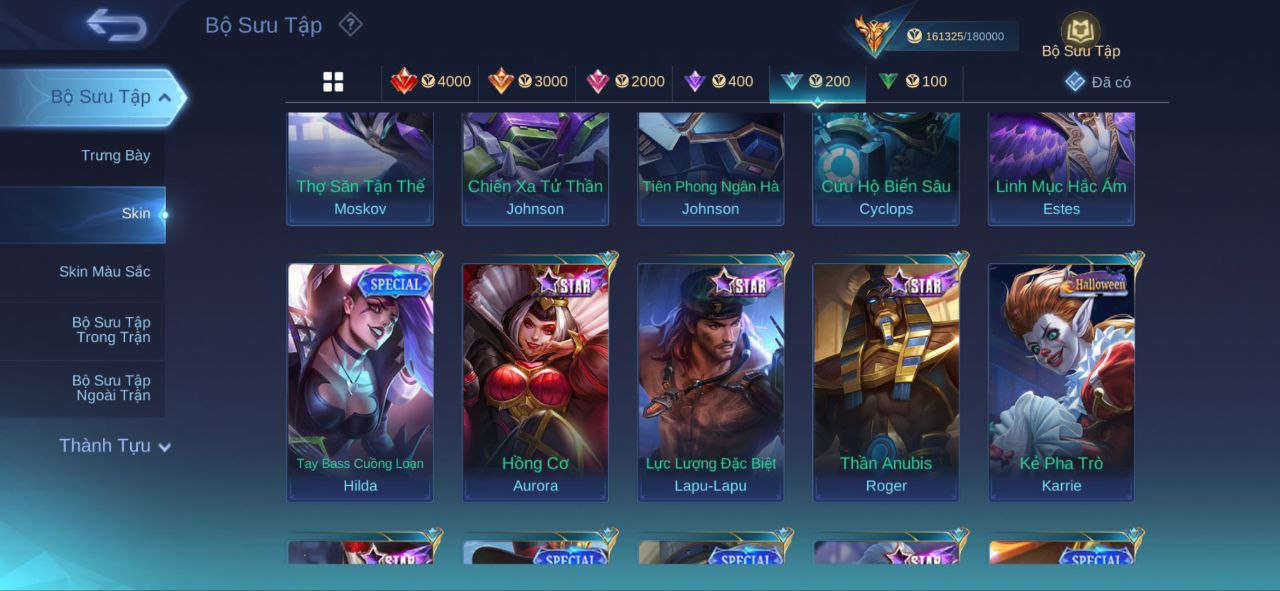Go back using the arrow button
The image size is (1280, 591).
pyautogui.click(x=116, y=25)
